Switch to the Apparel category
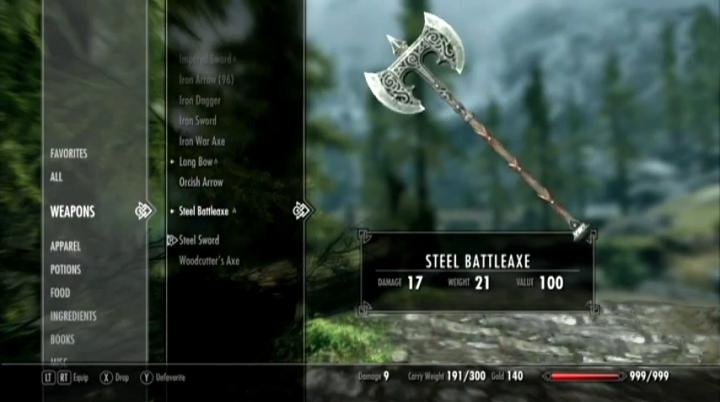720x402 pixels. [x=66, y=246]
